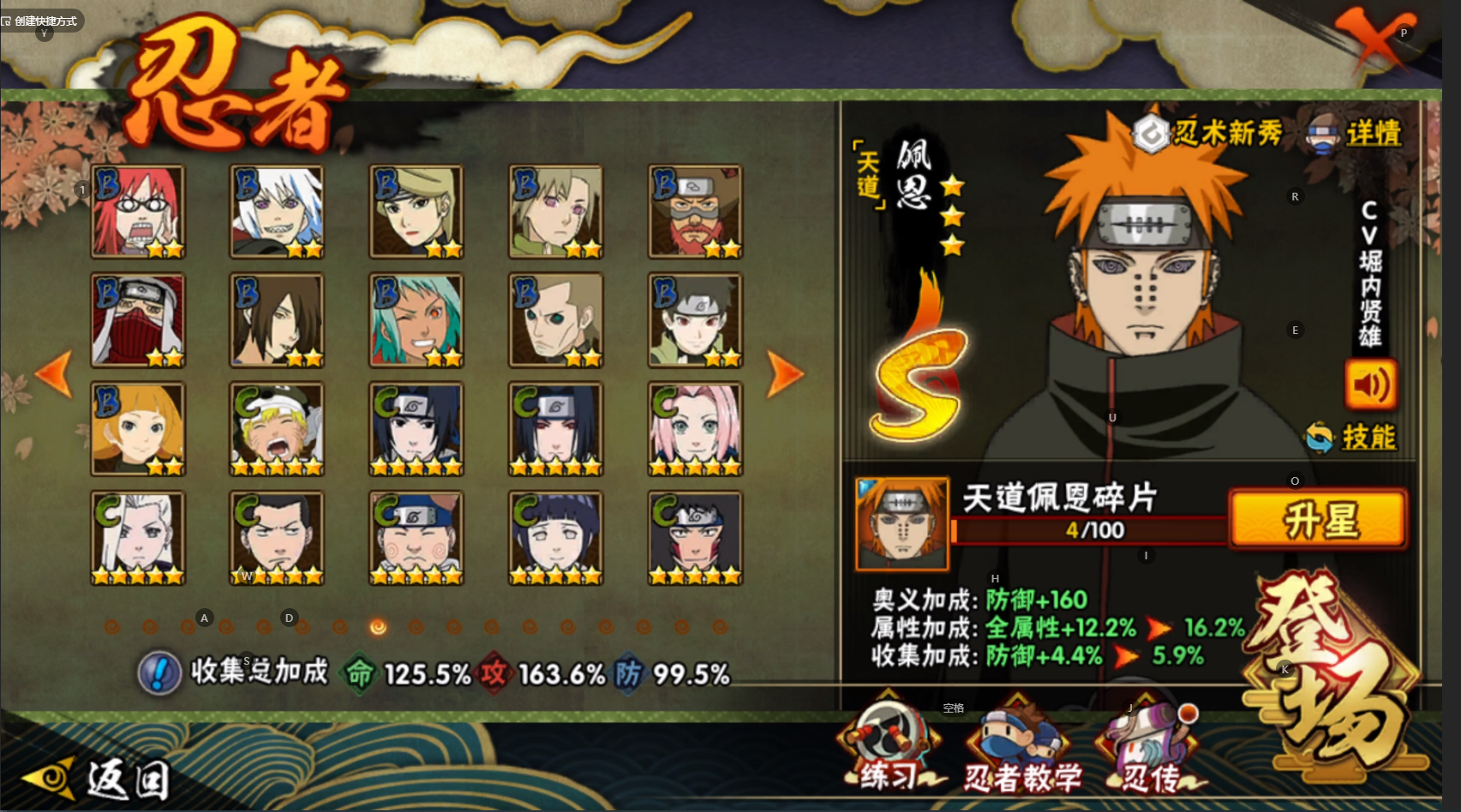
Task: Close the ninja screen with the red X
Action: click(x=1374, y=39)
